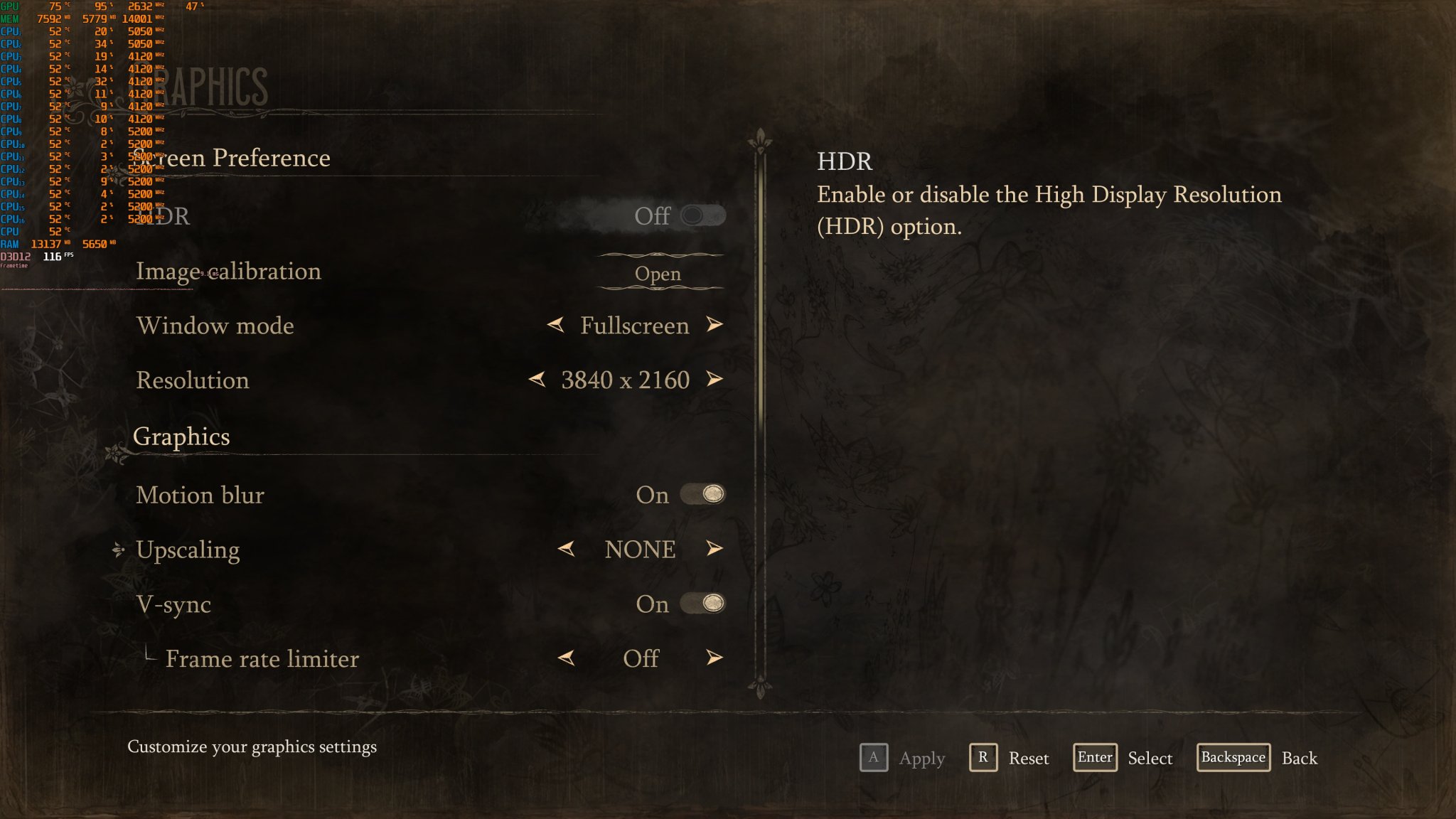Apply the graphics settings
Image resolution: width=1456 pixels, height=819 pixels.
point(874,758)
